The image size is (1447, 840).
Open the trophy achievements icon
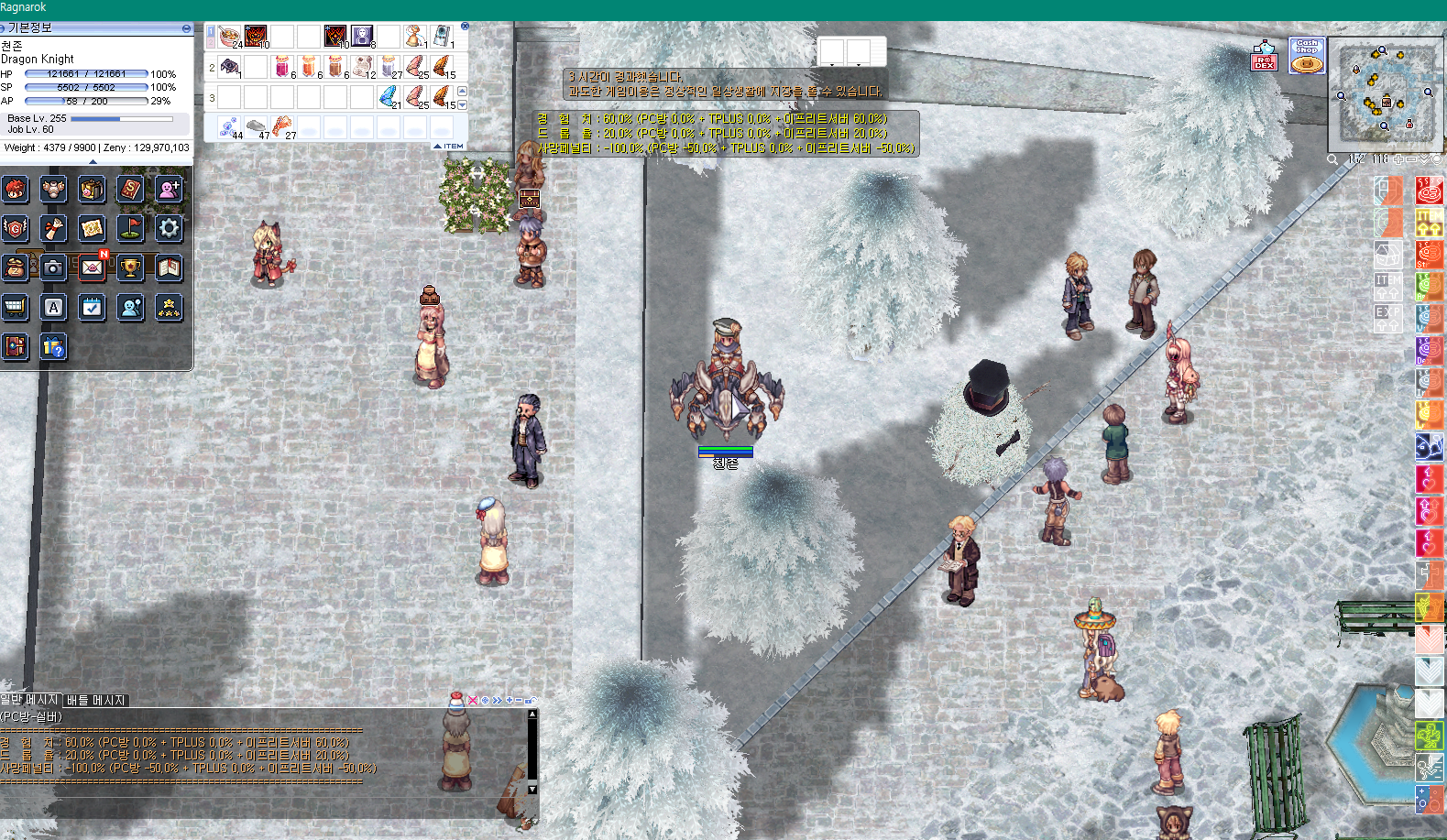(x=131, y=267)
